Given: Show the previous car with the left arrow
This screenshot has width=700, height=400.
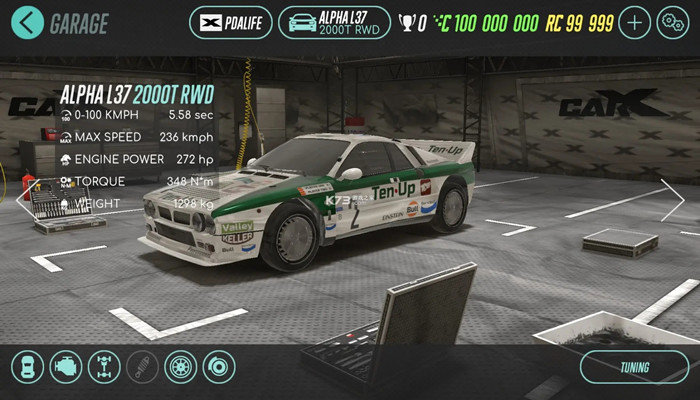Looking at the screenshot, I should [24, 198].
